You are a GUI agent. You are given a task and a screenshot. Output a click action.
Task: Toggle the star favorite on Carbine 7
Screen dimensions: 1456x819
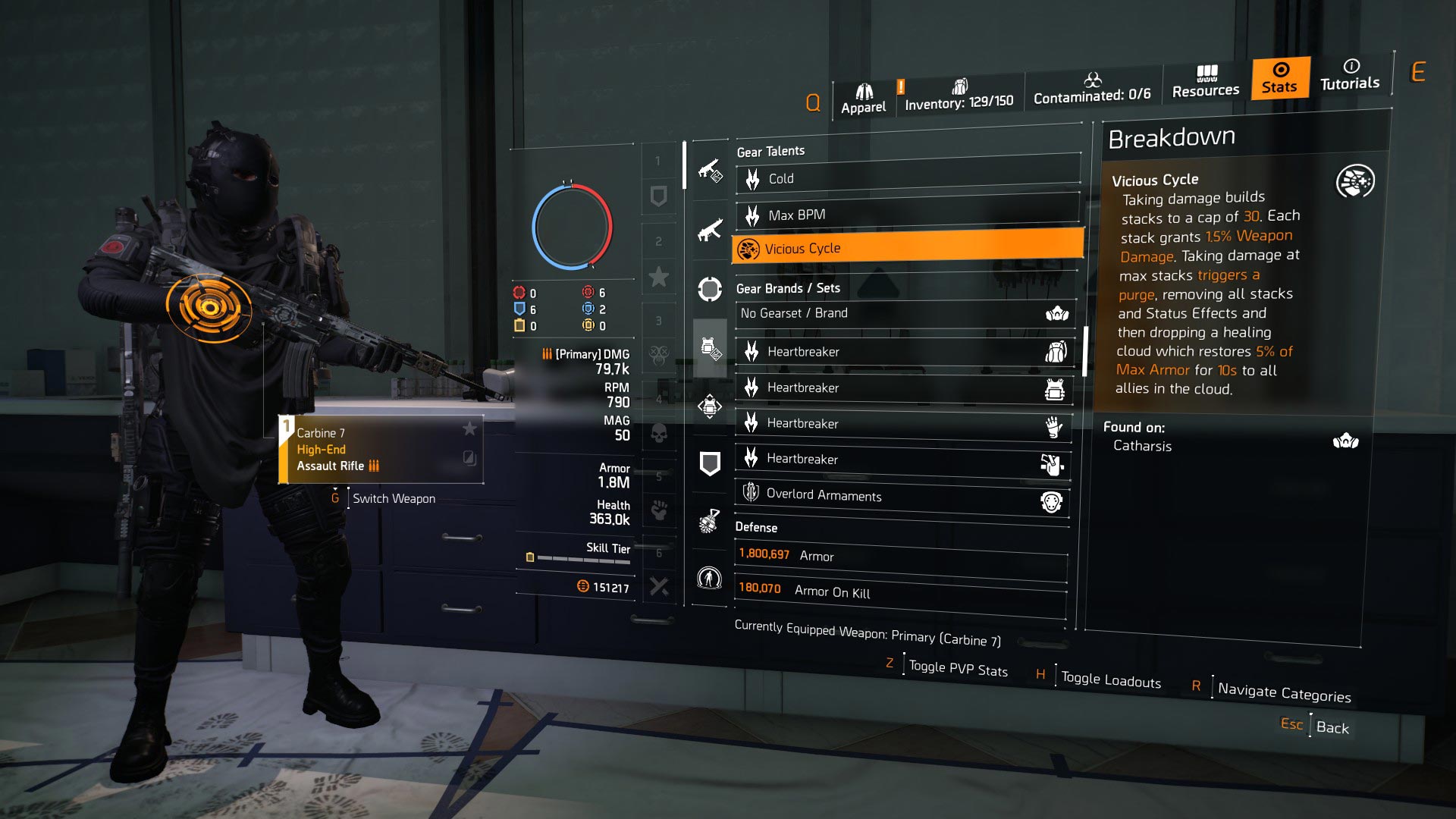pyautogui.click(x=470, y=428)
